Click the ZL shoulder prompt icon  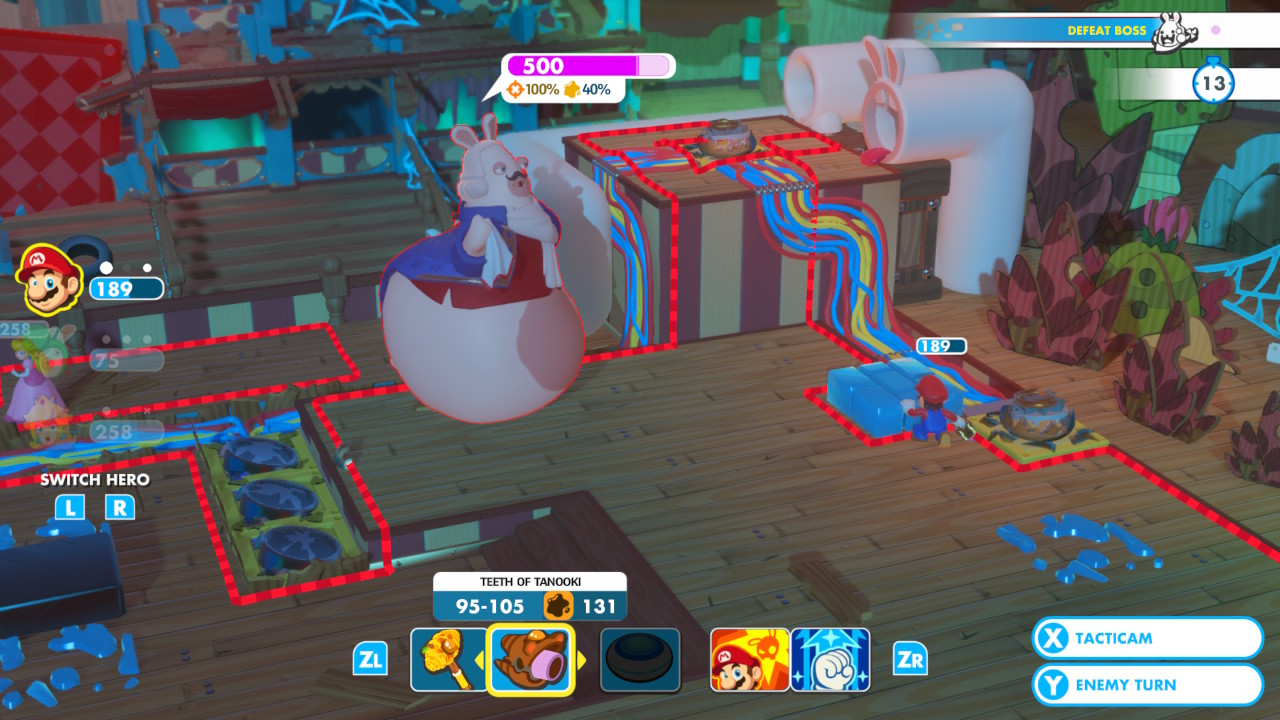[371, 658]
